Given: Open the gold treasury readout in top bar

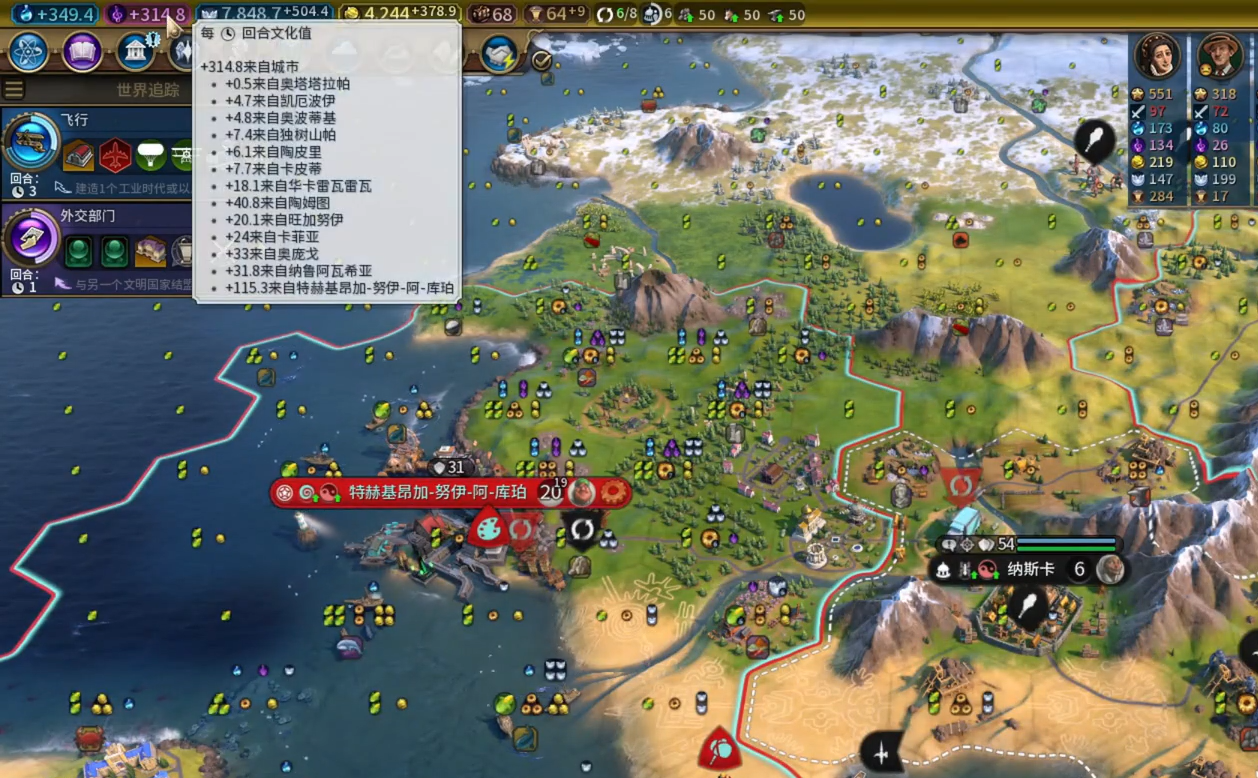Looking at the screenshot, I should 398,14.
